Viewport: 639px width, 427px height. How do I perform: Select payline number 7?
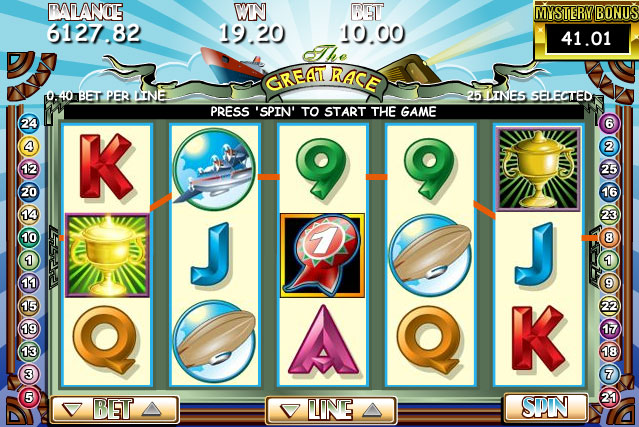(x=608, y=374)
